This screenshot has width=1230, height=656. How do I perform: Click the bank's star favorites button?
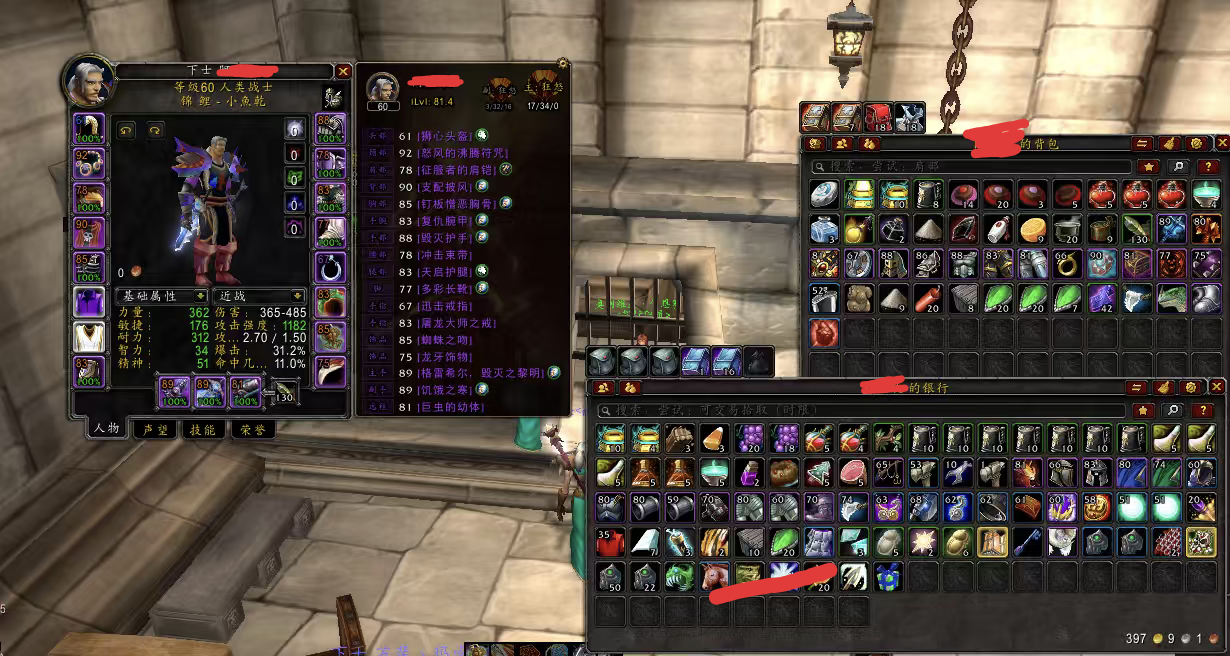pyautogui.click(x=1144, y=410)
